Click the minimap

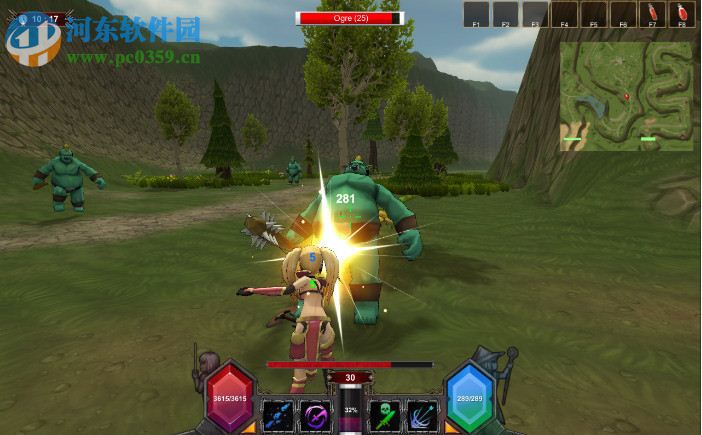626,96
